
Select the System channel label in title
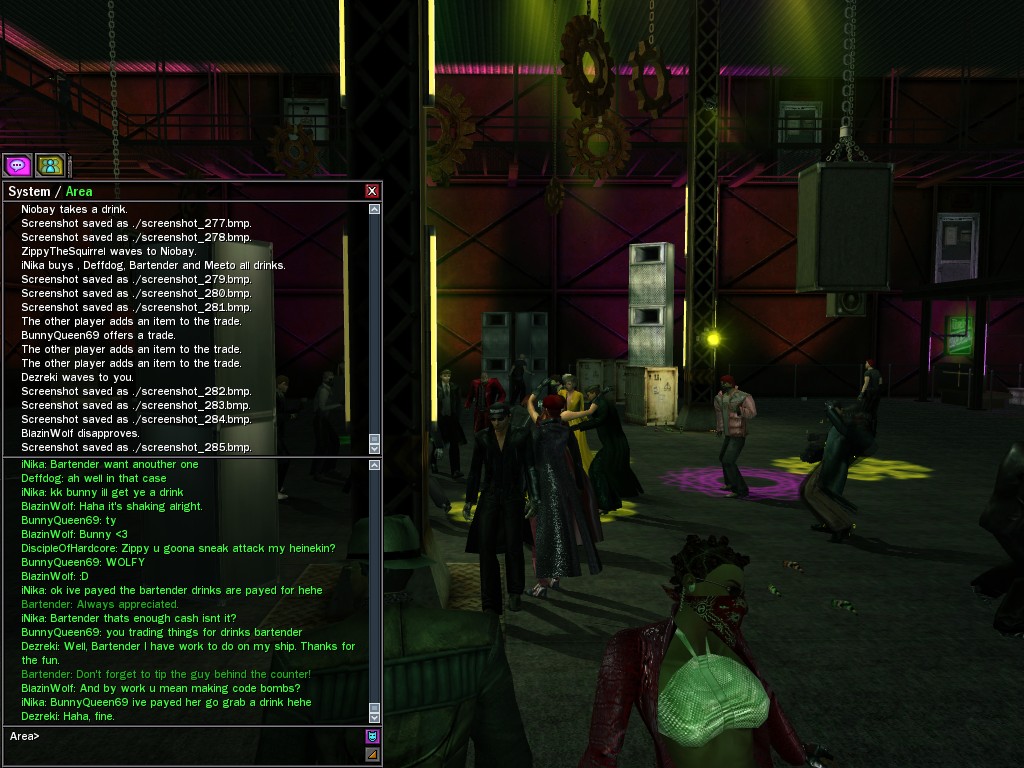29,191
